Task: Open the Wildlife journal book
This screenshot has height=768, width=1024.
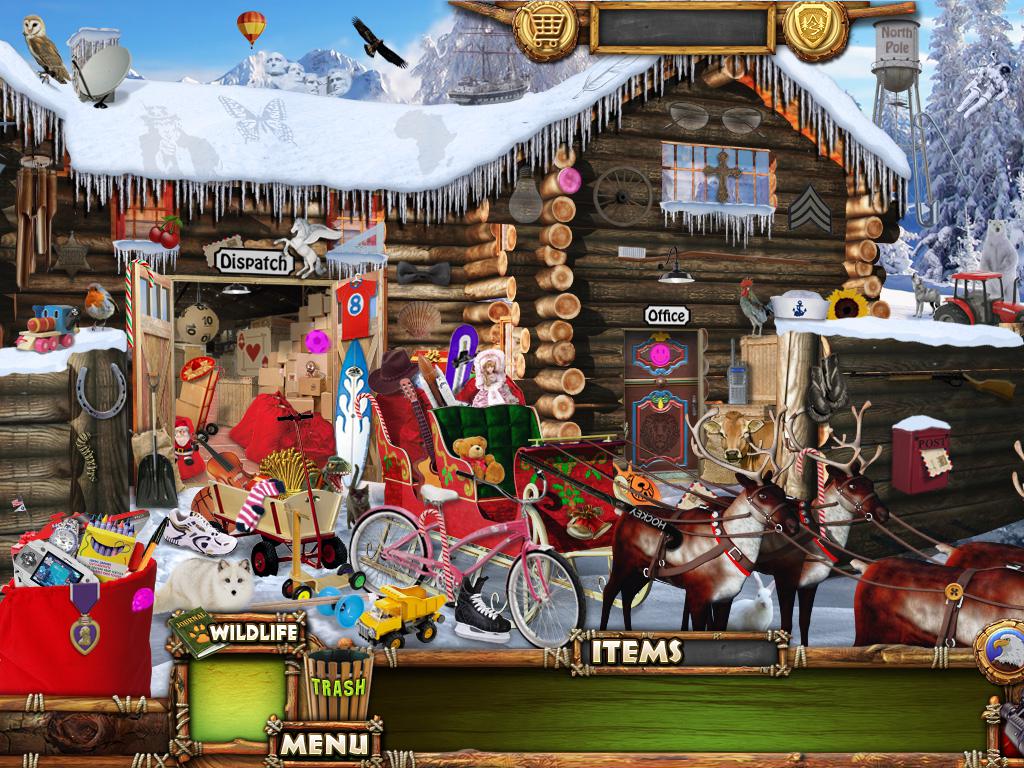Action: (185, 635)
